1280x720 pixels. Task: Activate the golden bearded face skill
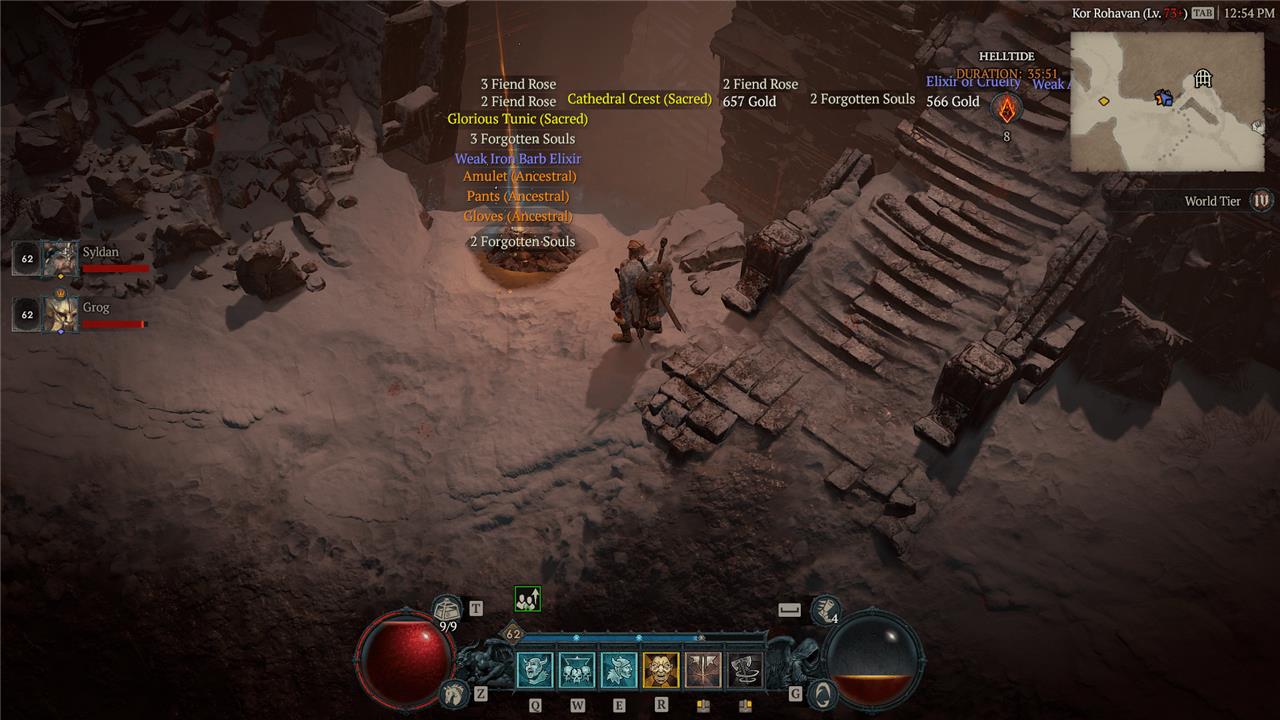pos(661,670)
